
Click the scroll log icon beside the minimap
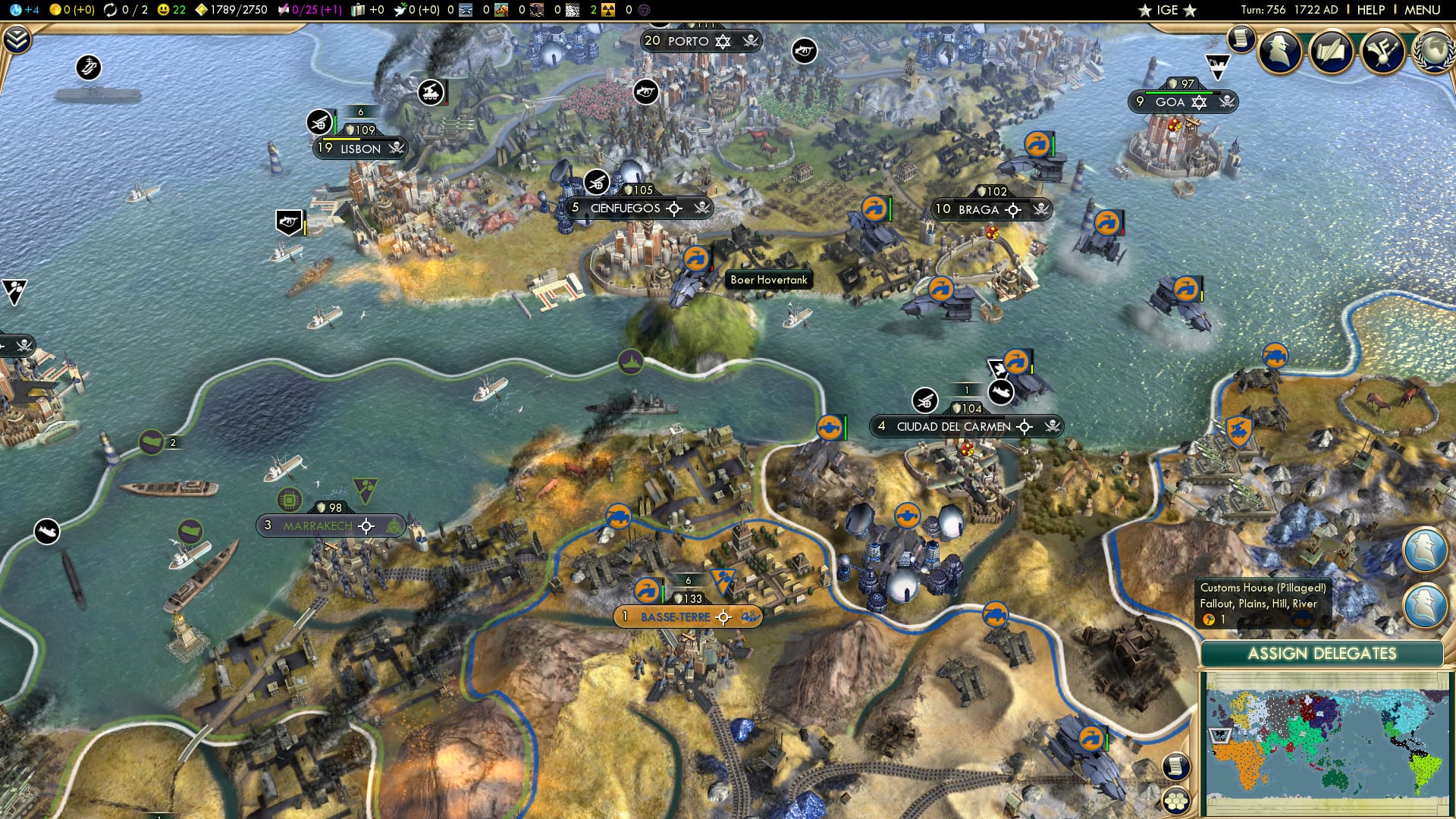(x=1175, y=766)
